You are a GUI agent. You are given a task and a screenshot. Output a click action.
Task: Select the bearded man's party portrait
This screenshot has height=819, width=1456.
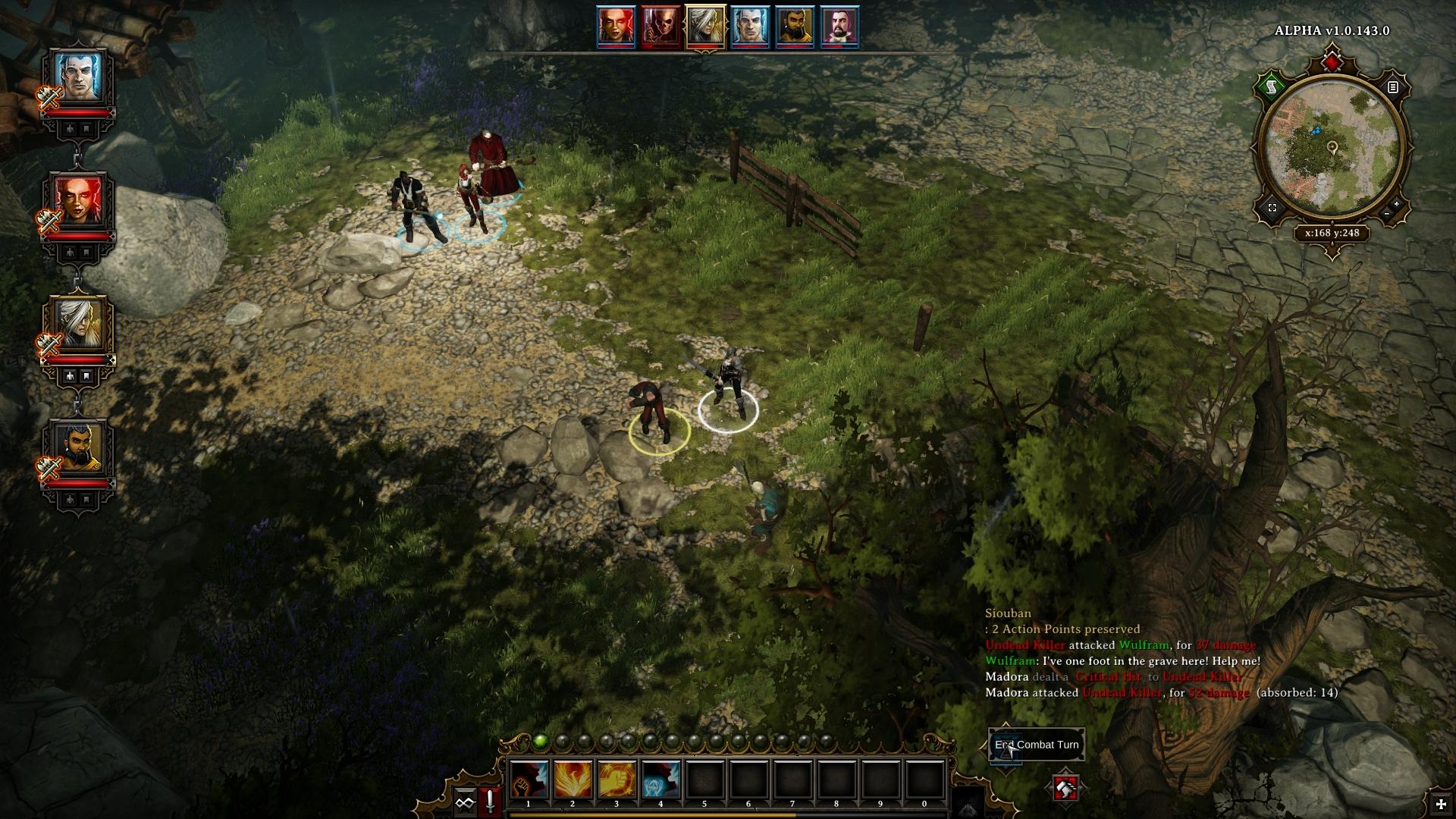pos(77,448)
